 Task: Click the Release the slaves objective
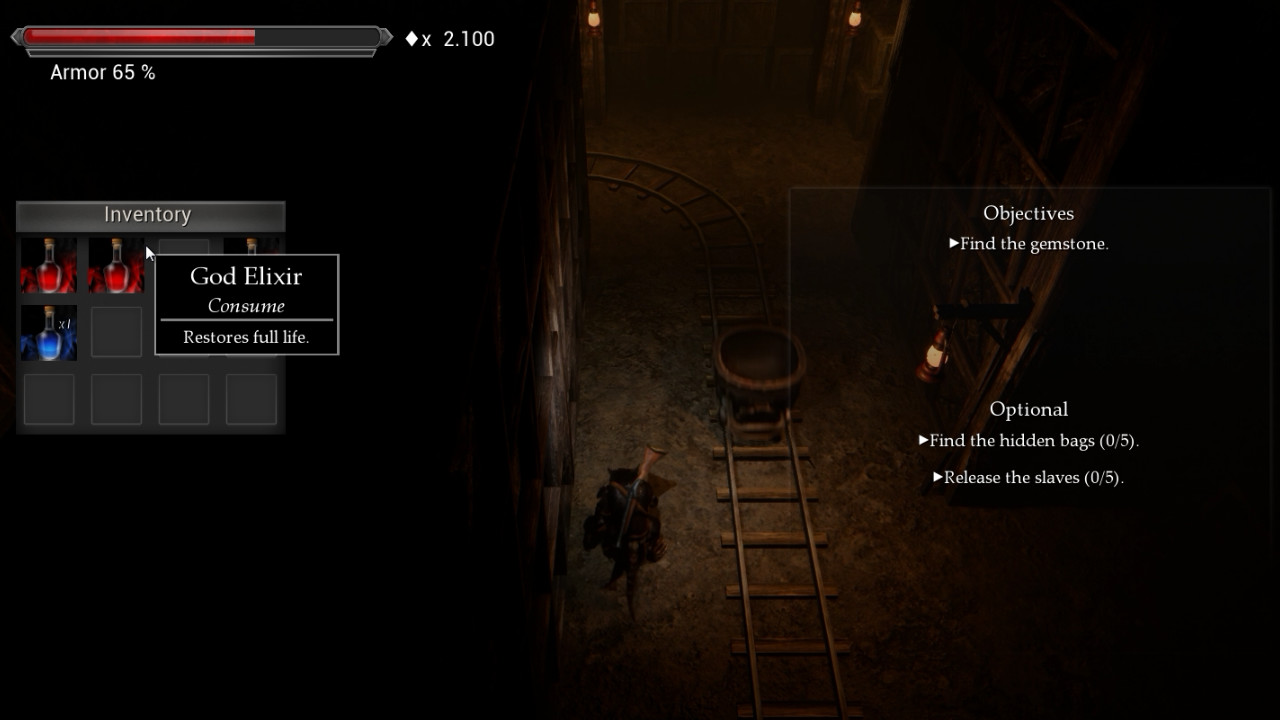click(1033, 478)
